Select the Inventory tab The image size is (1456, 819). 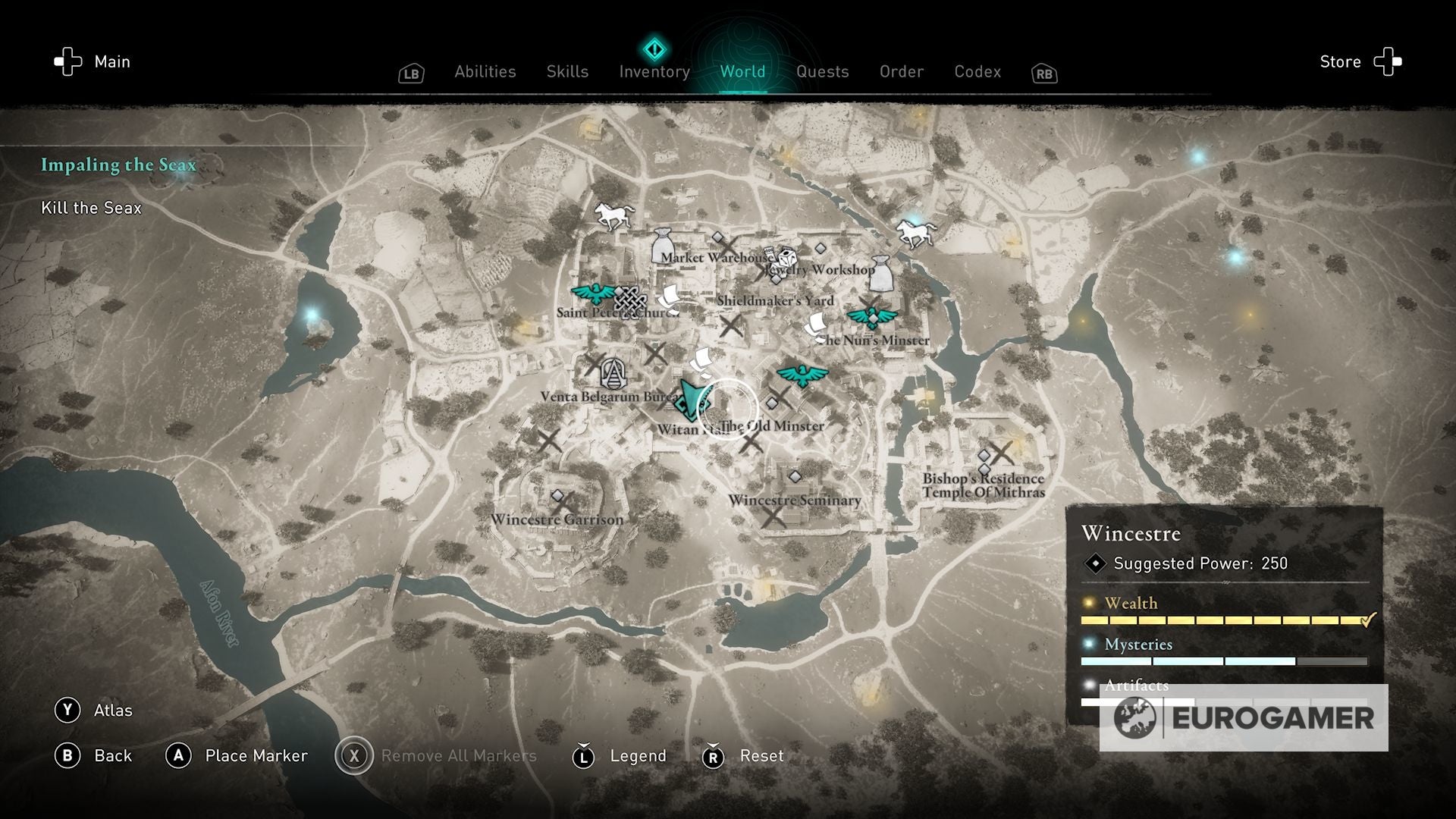click(x=654, y=71)
